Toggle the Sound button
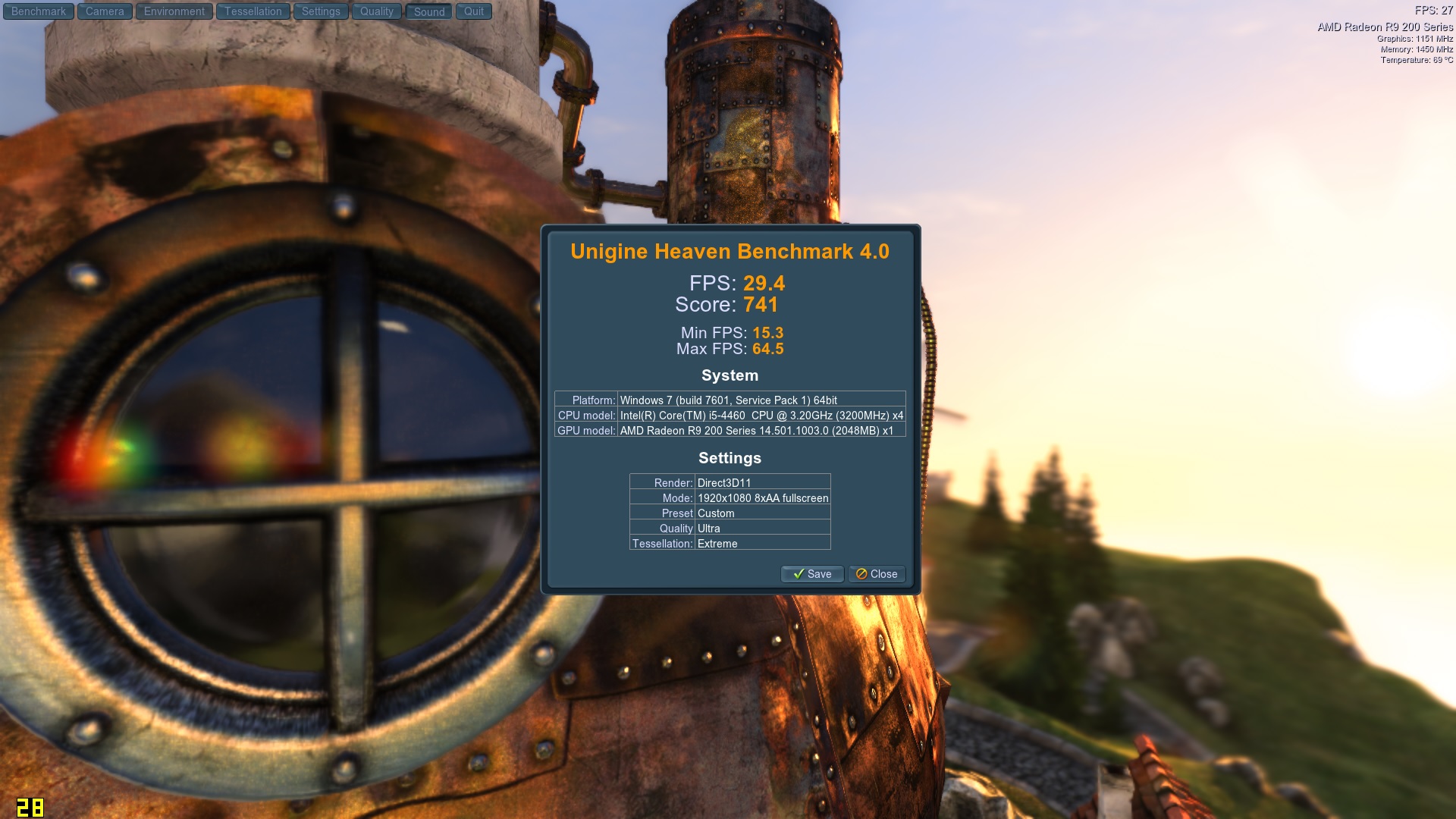The width and height of the screenshot is (1456, 819). 429,11
